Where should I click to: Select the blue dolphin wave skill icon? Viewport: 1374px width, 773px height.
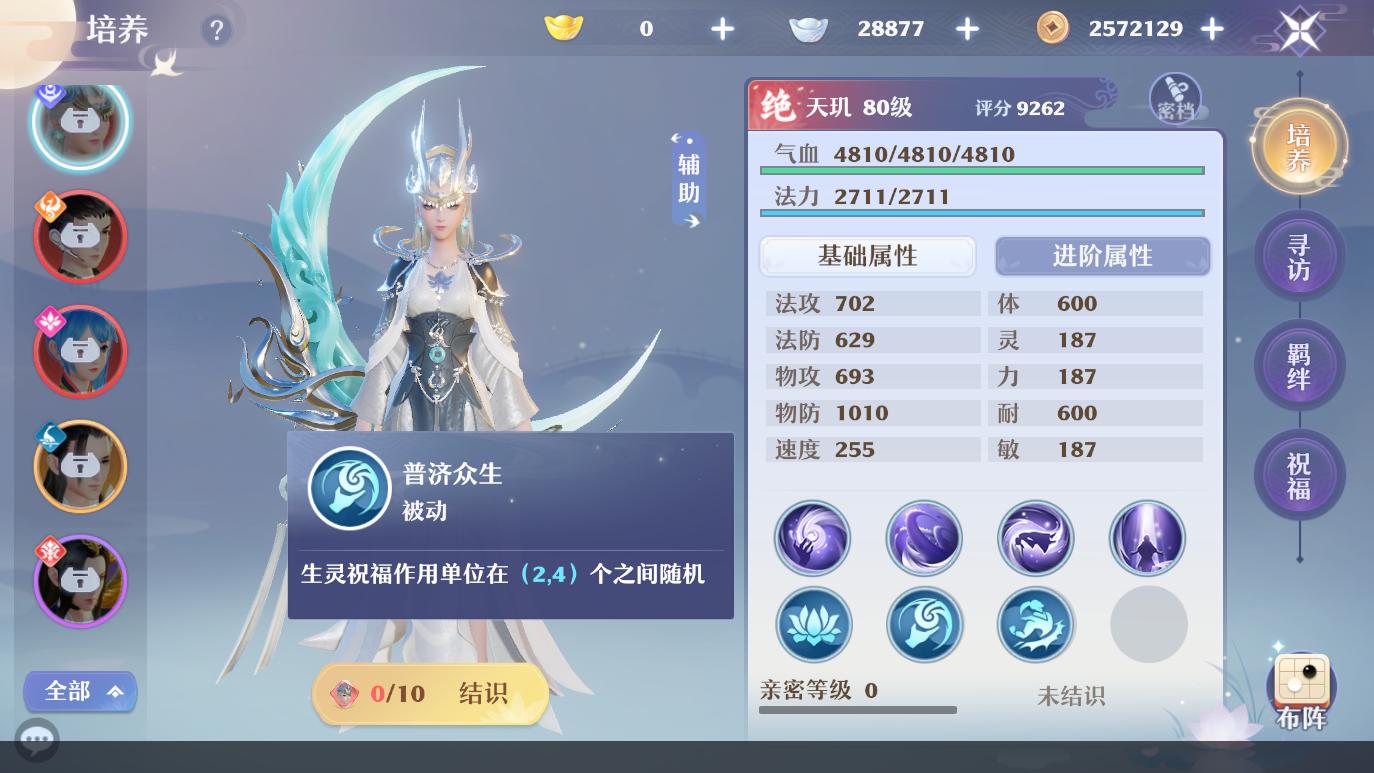click(1036, 624)
